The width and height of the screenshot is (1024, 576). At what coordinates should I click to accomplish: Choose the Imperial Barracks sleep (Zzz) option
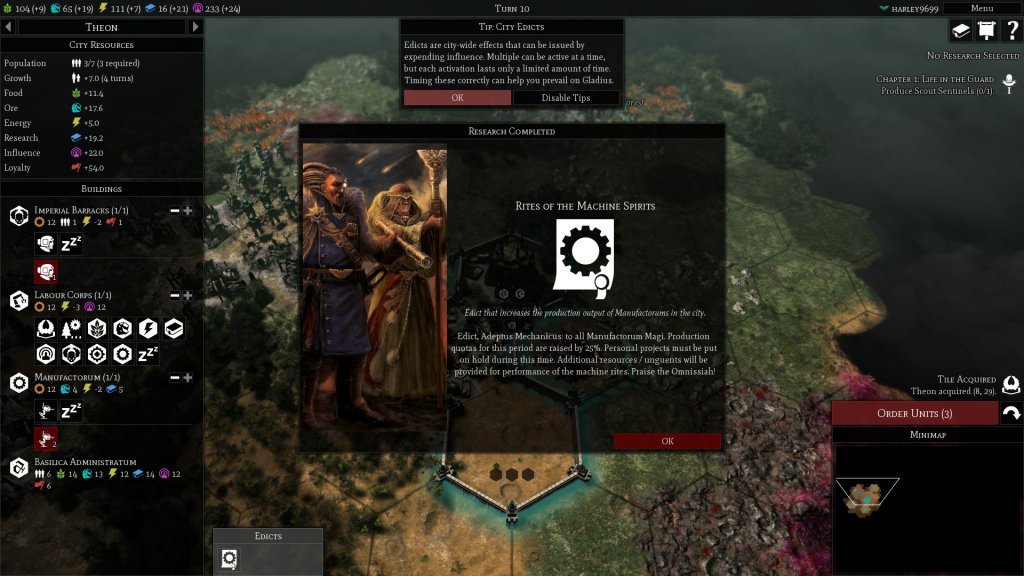pyautogui.click(x=71, y=244)
